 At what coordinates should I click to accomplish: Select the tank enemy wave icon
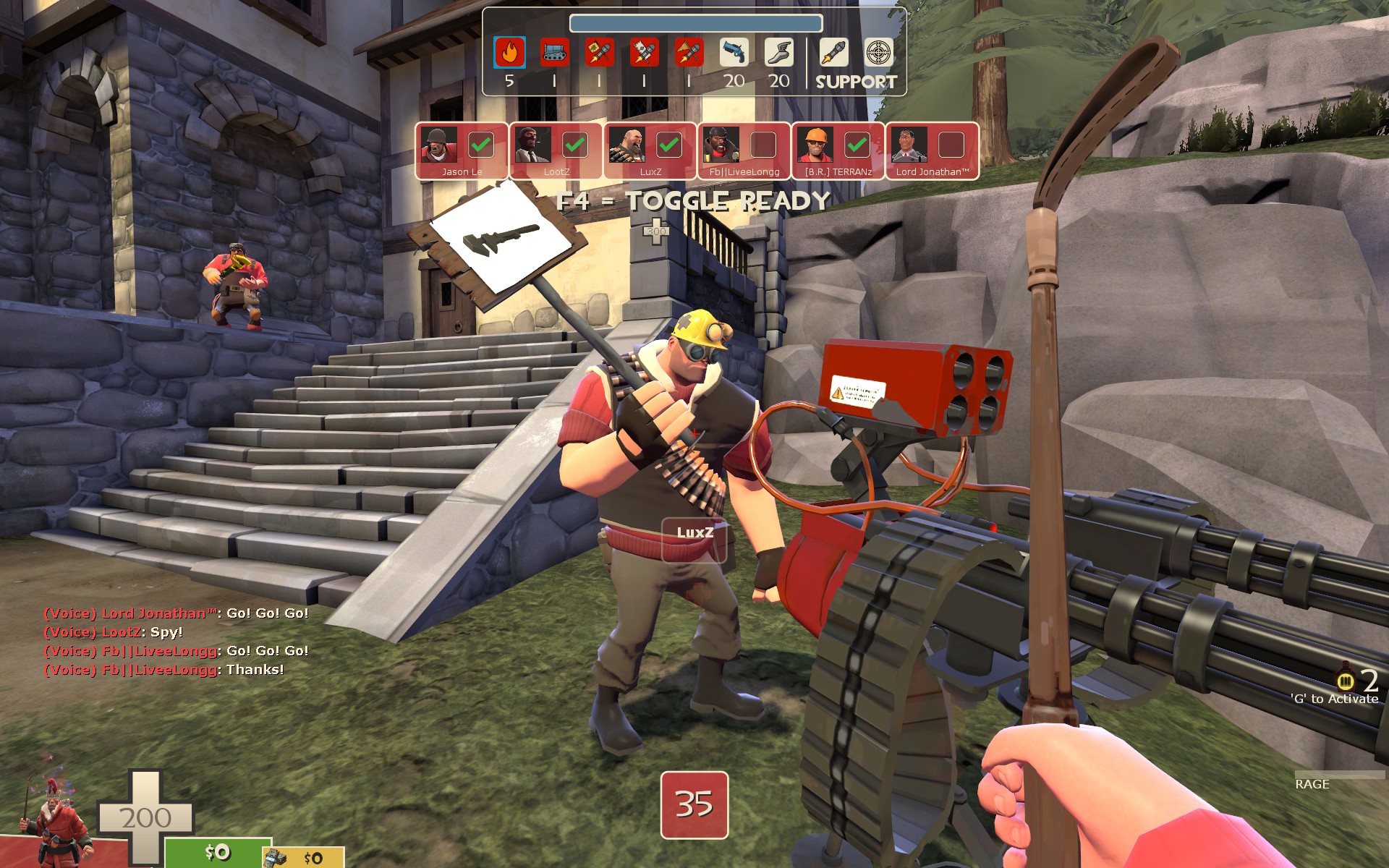[555, 53]
